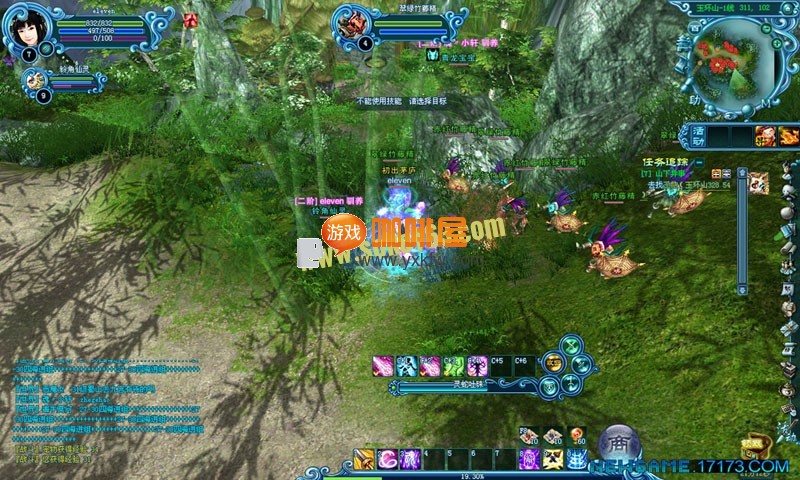The height and width of the screenshot is (480, 800).
Task: Activate the first pink slash skill
Action: click(x=383, y=365)
